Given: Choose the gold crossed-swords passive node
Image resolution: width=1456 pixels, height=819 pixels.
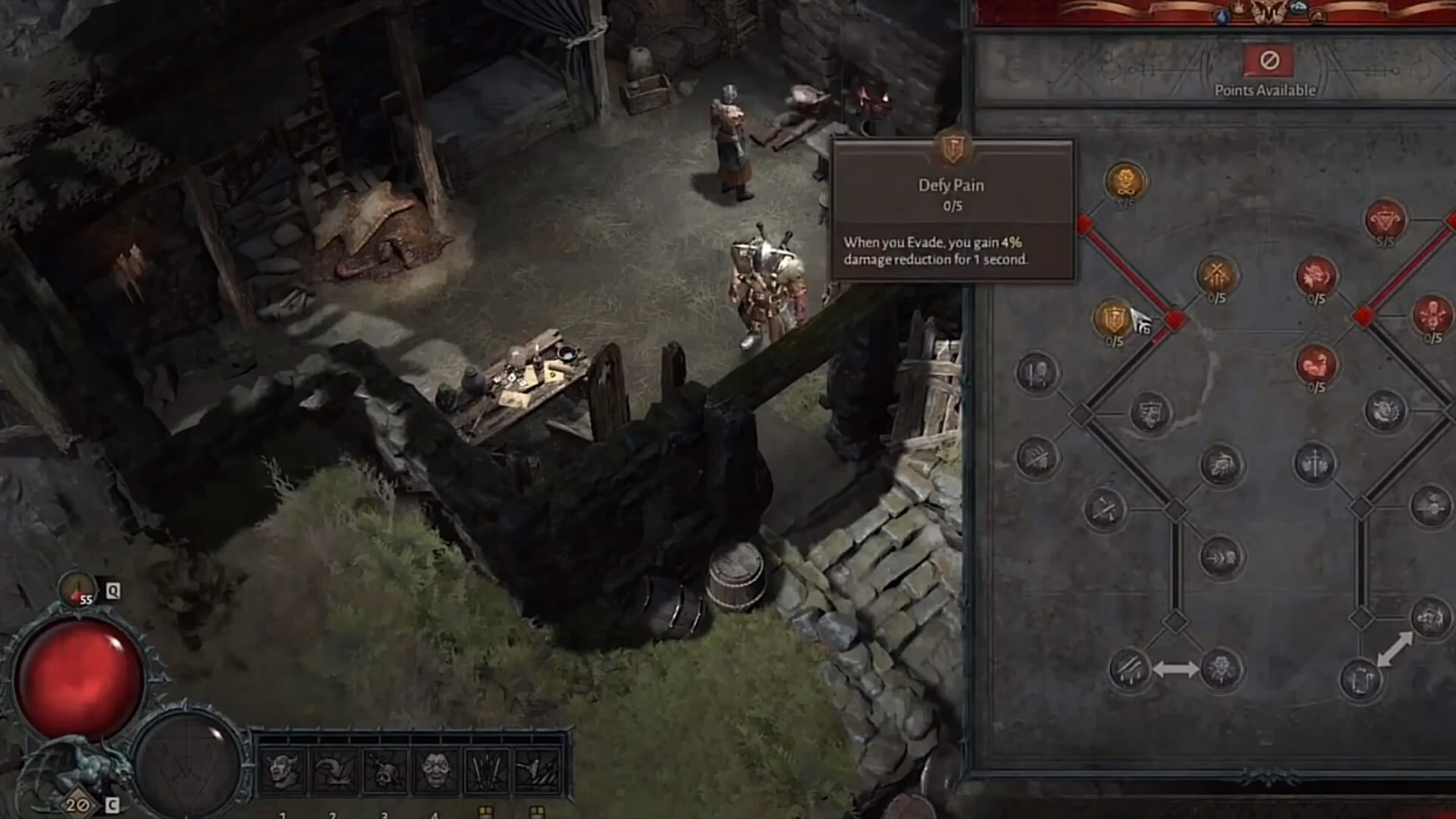Looking at the screenshot, I should pyautogui.click(x=1216, y=275).
